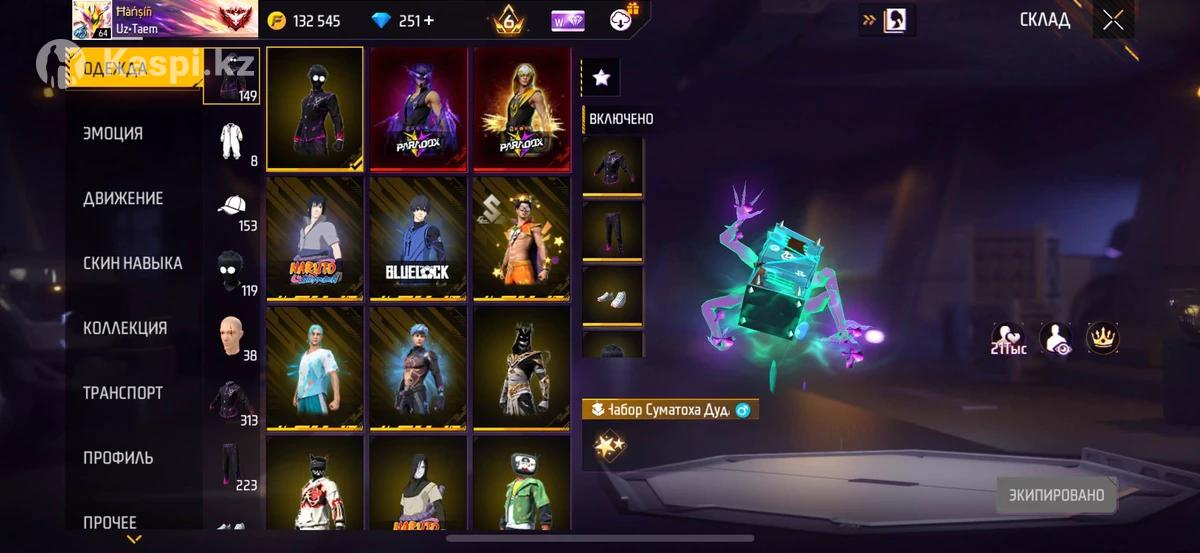Click the crown icon beside the character

1102,338
